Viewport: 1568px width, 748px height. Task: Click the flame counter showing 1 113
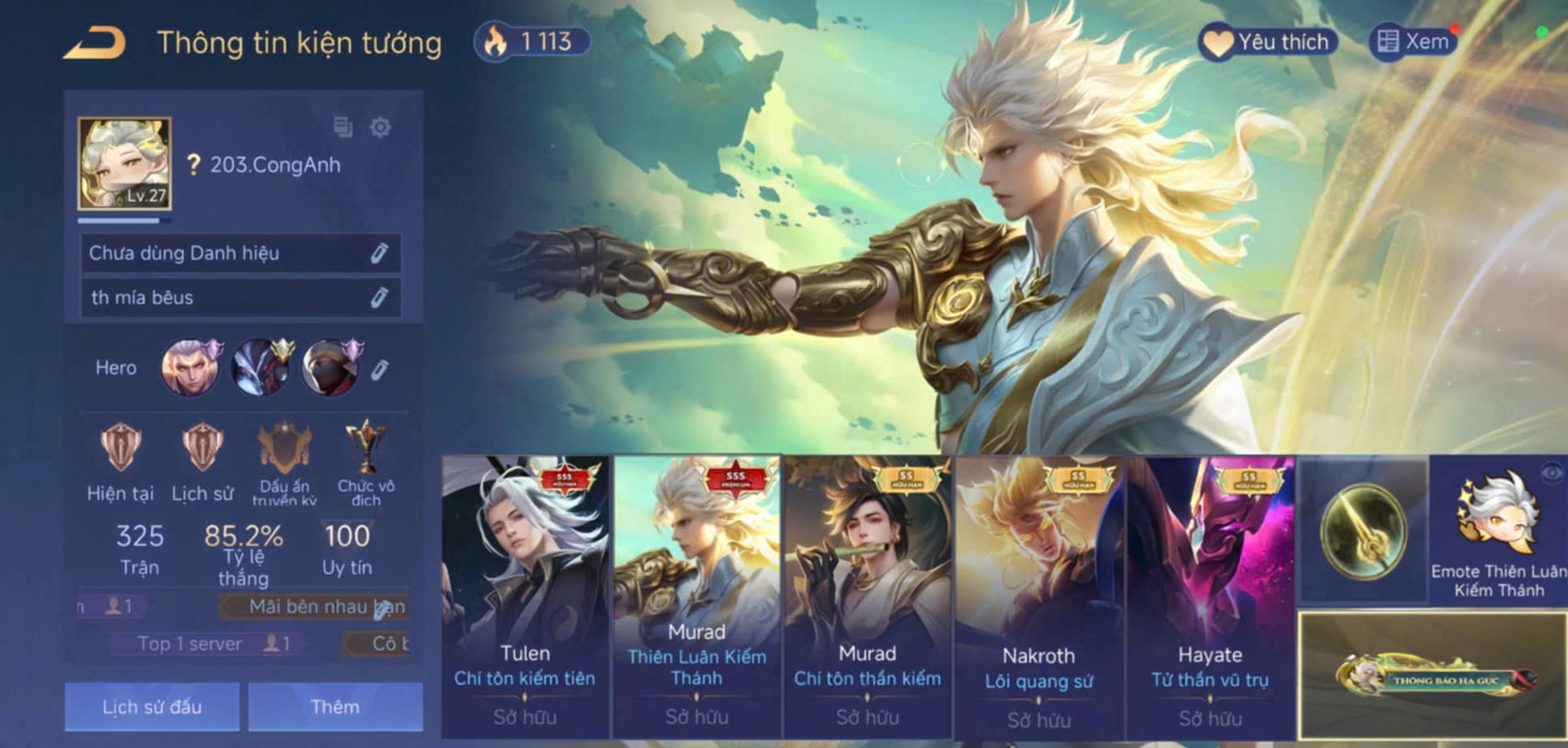coord(531,39)
